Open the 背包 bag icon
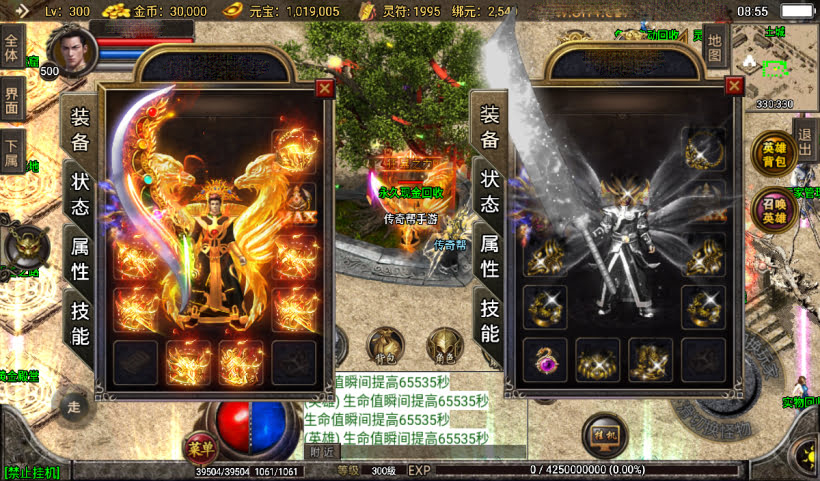The width and height of the screenshot is (820, 481). click(x=386, y=345)
